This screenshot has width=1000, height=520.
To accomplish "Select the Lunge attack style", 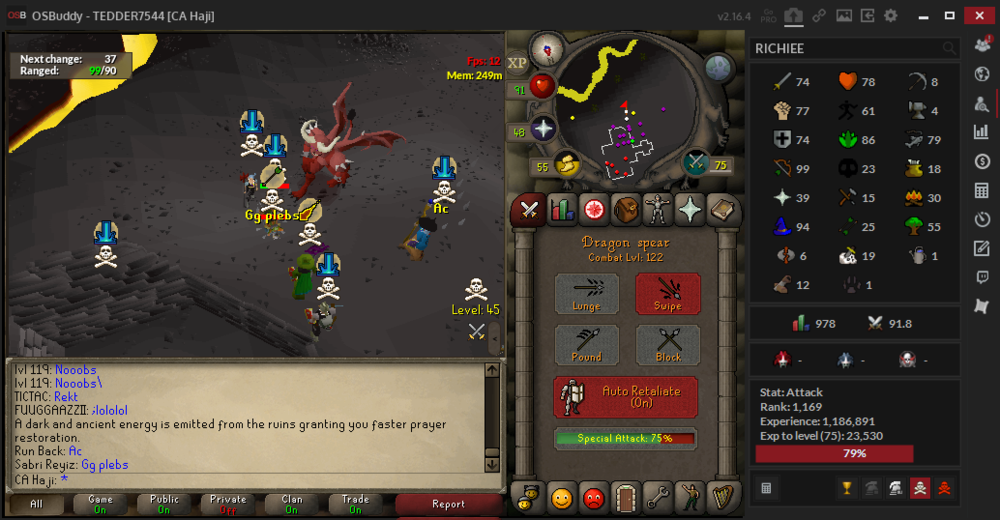I will [x=587, y=294].
